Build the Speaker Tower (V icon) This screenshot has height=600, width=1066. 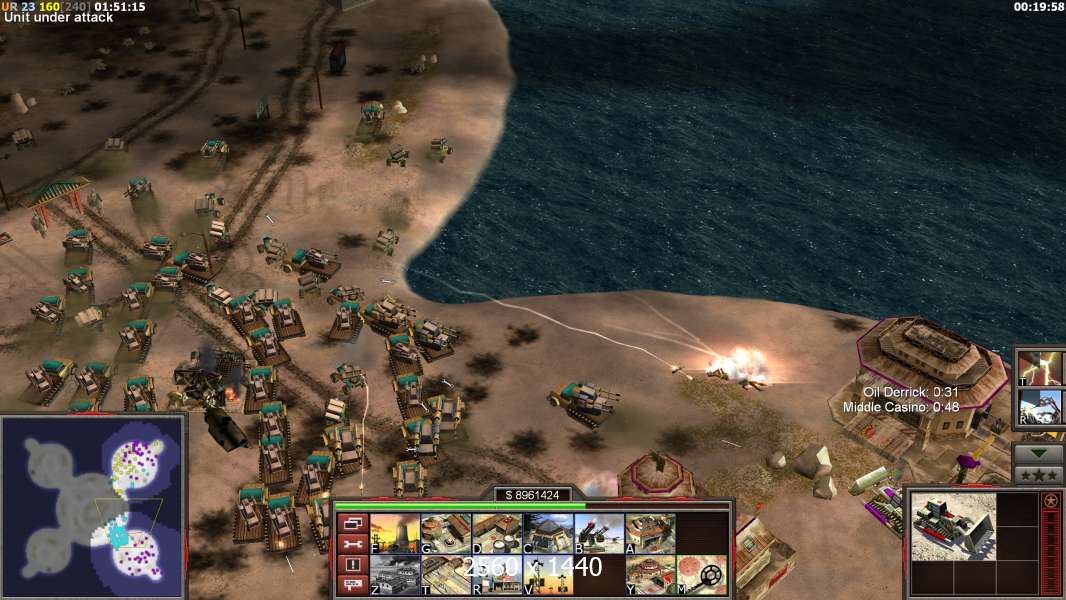pos(548,575)
